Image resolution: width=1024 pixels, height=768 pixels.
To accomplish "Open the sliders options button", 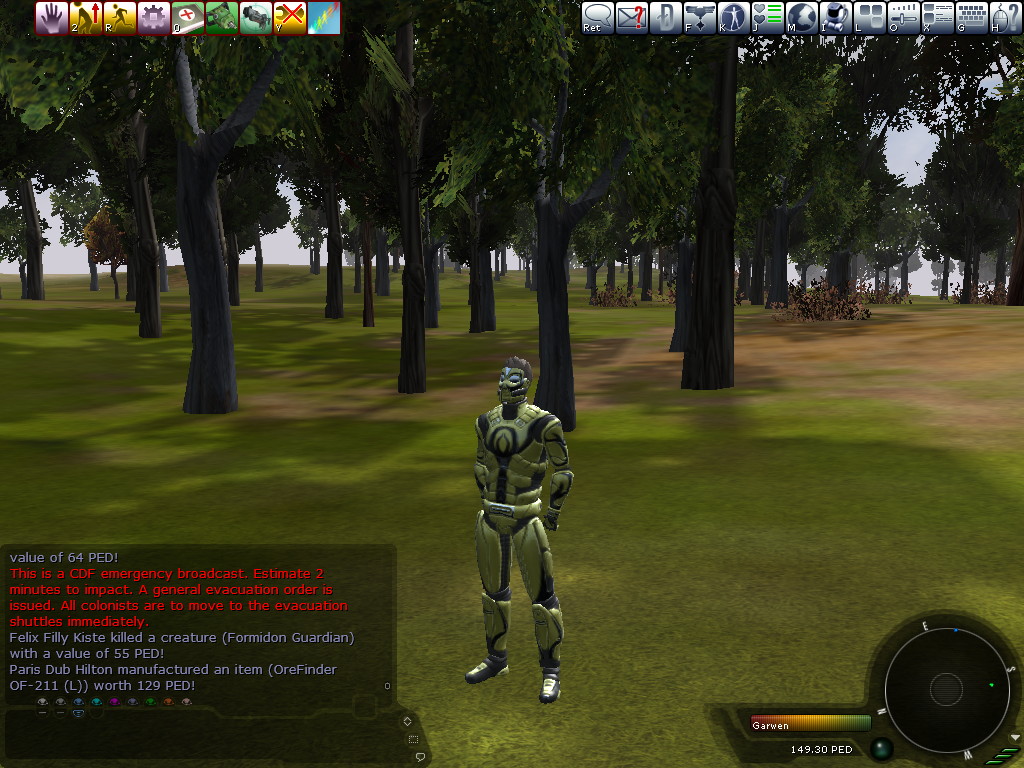I will click(903, 17).
